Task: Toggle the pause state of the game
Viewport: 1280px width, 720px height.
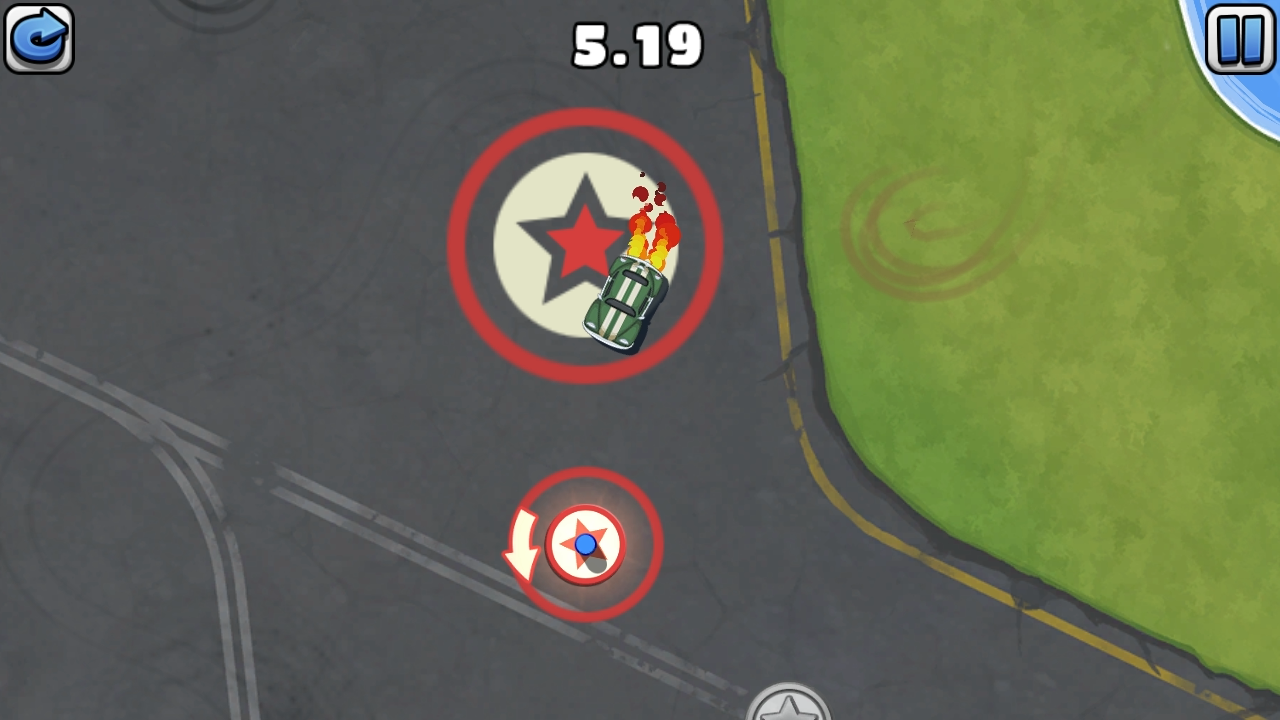Action: pos(1240,39)
